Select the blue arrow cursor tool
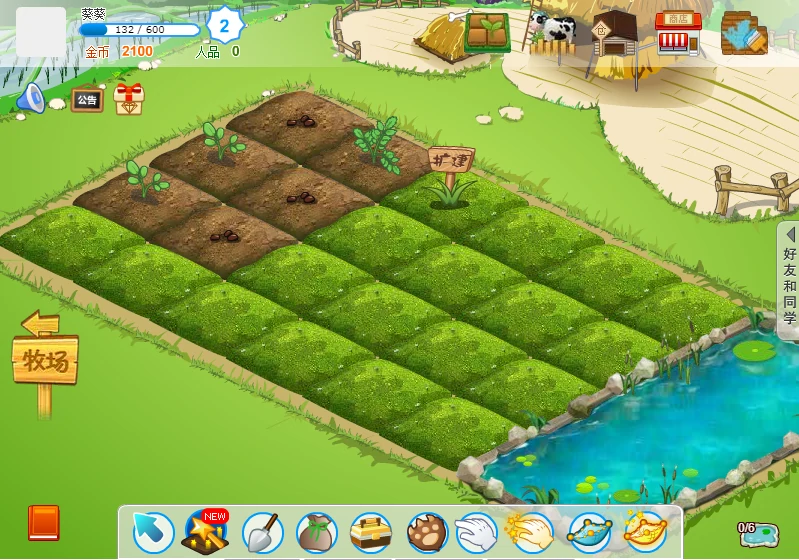Image resolution: width=799 pixels, height=560 pixels. [x=153, y=534]
